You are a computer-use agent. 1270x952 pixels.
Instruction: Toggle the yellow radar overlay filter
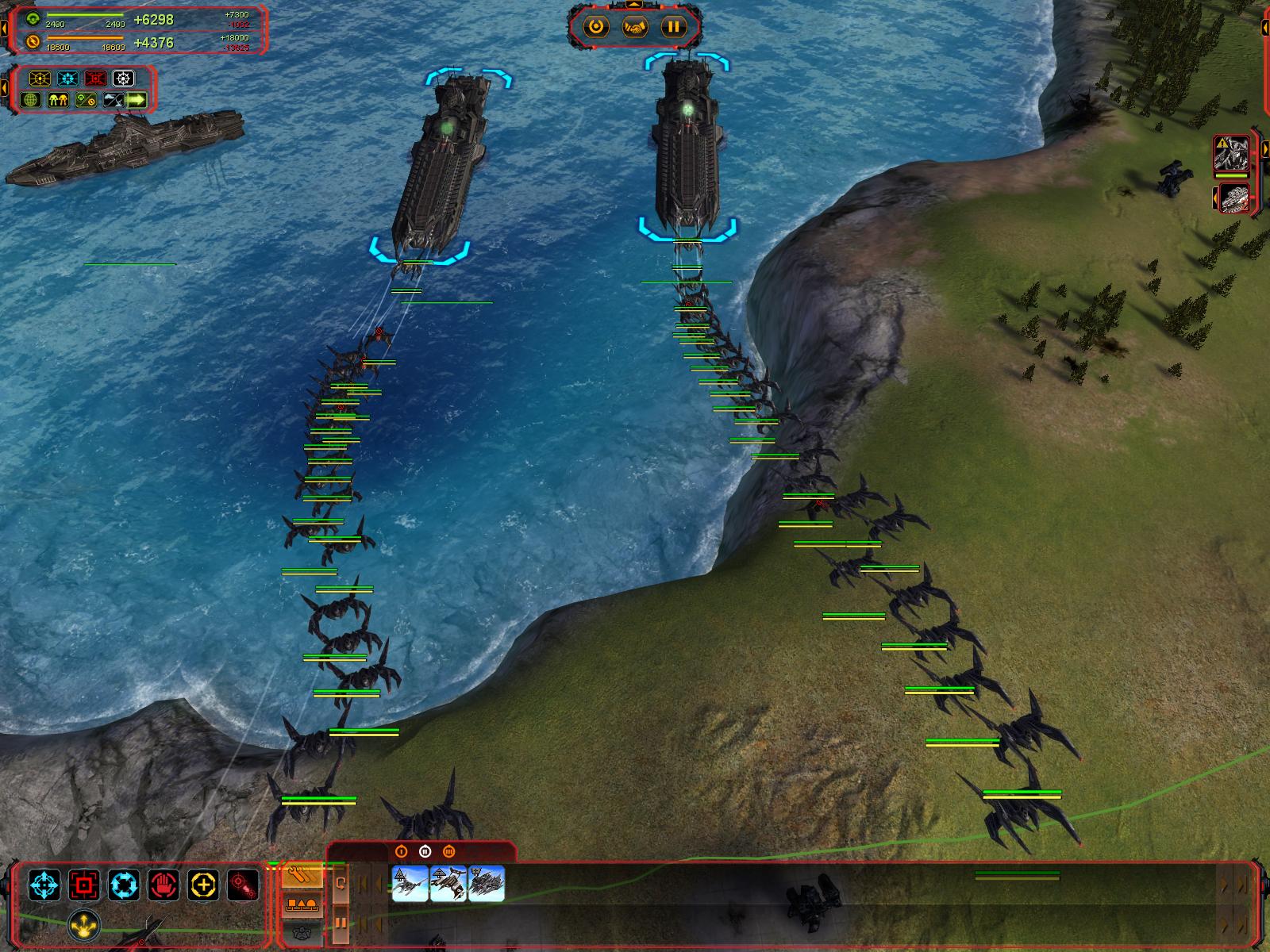40,79
